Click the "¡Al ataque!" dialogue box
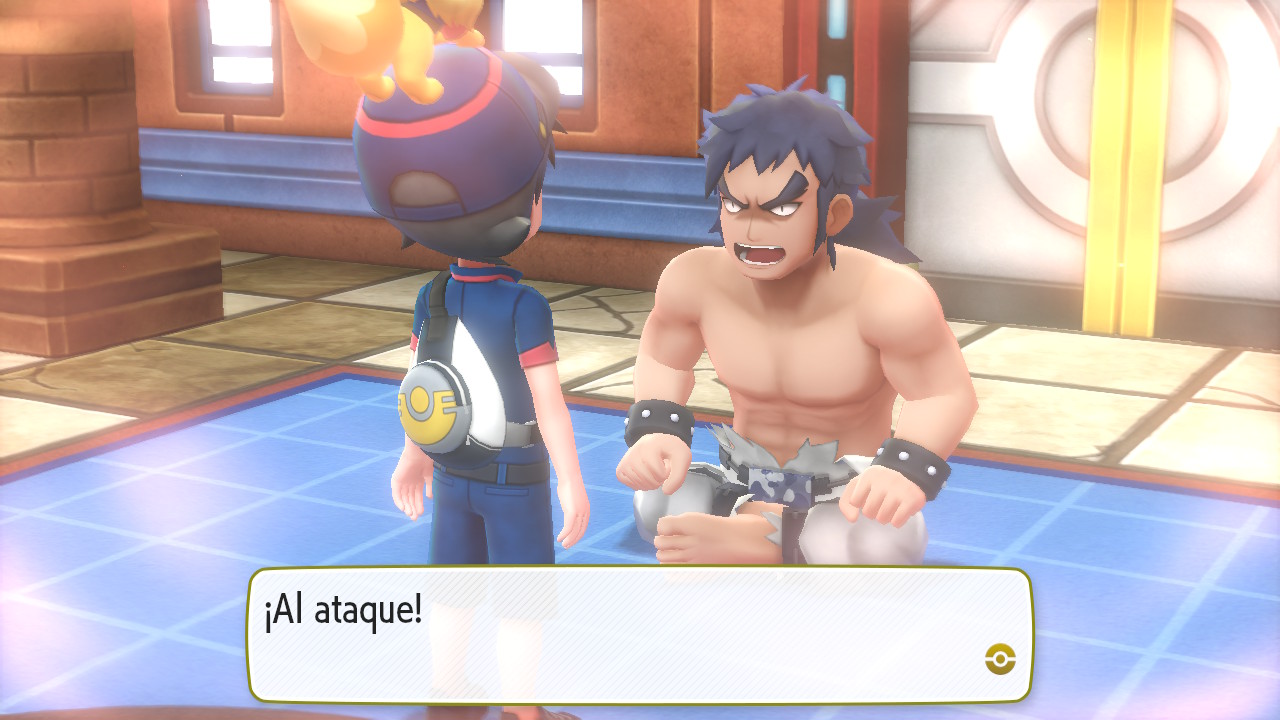The image size is (1280, 720). pos(640,635)
